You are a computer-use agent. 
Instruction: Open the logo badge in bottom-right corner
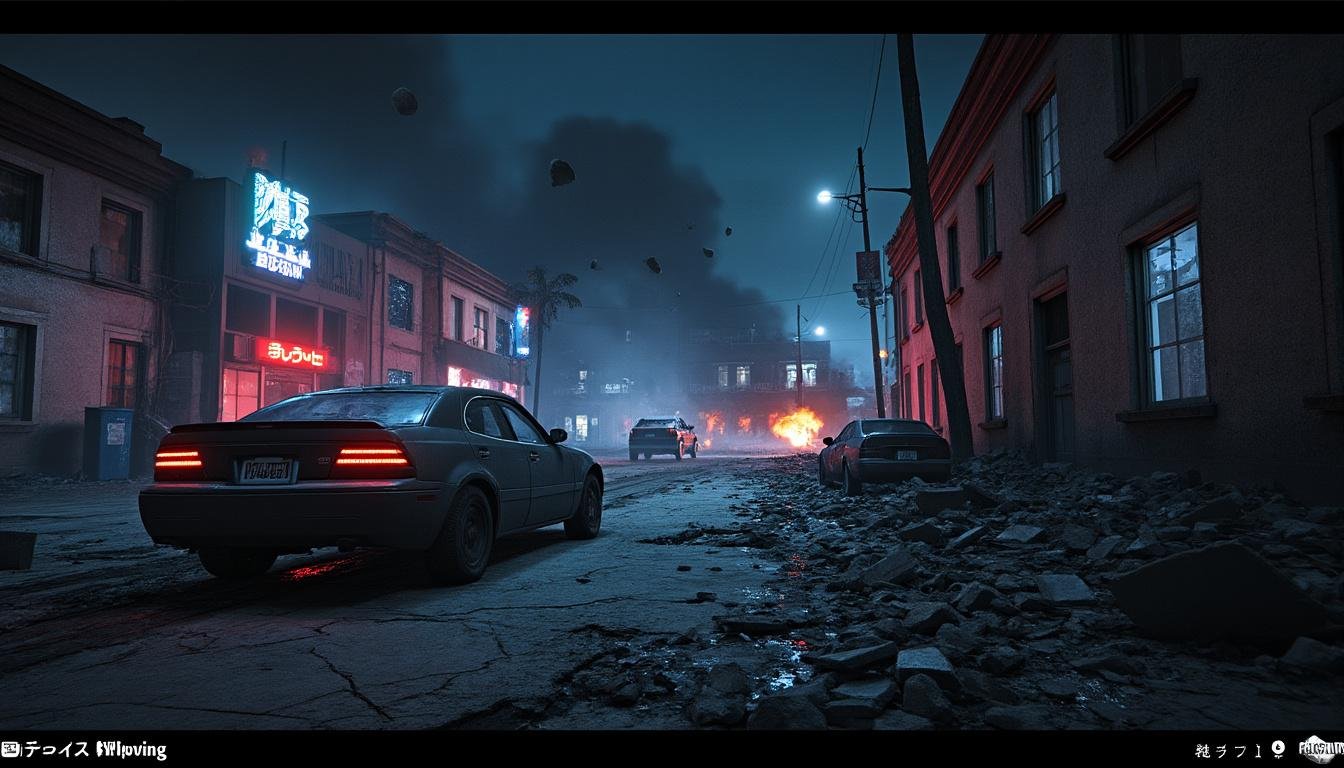pos(1319,749)
